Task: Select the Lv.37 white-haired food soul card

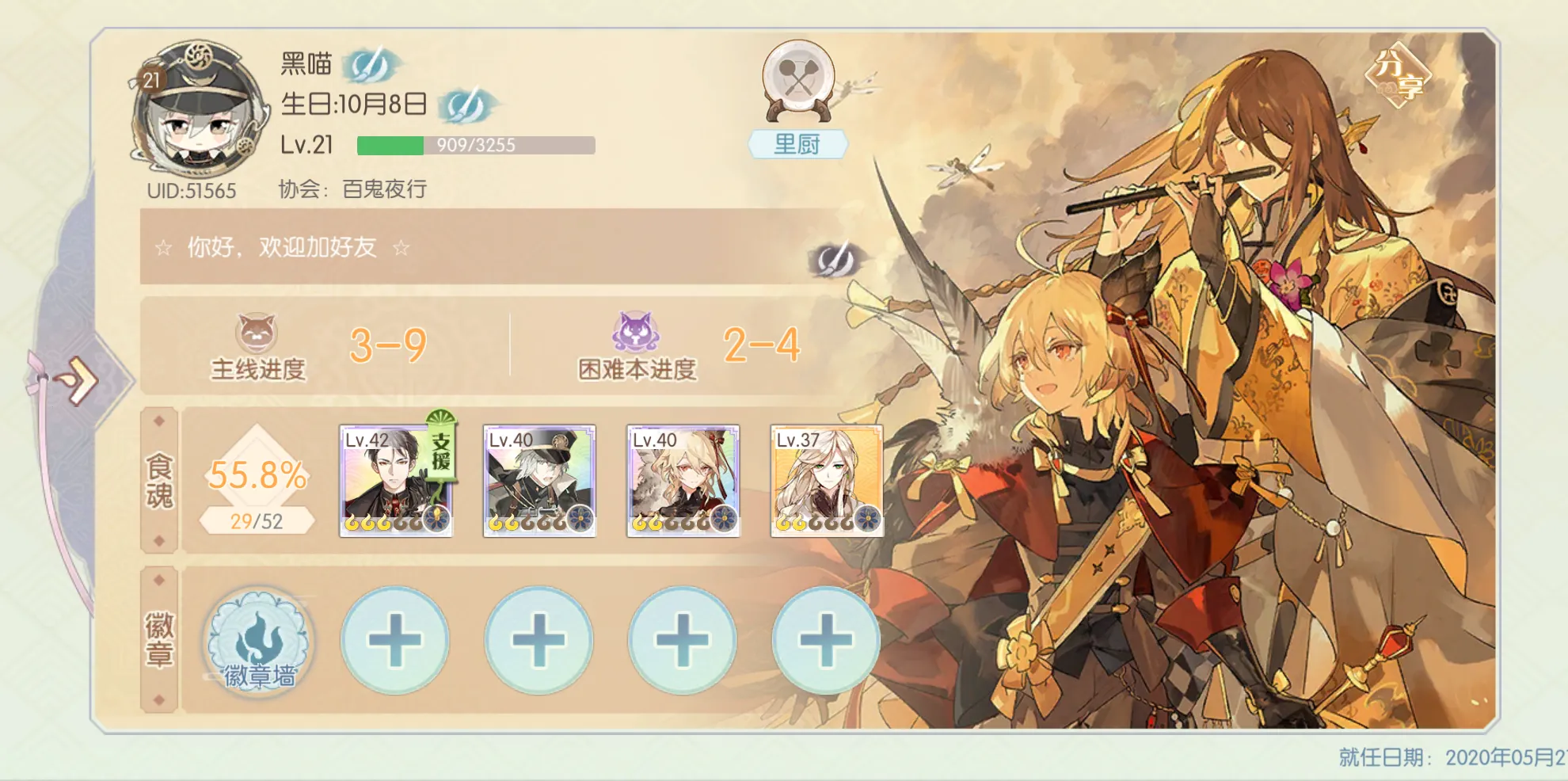Action: (x=827, y=481)
